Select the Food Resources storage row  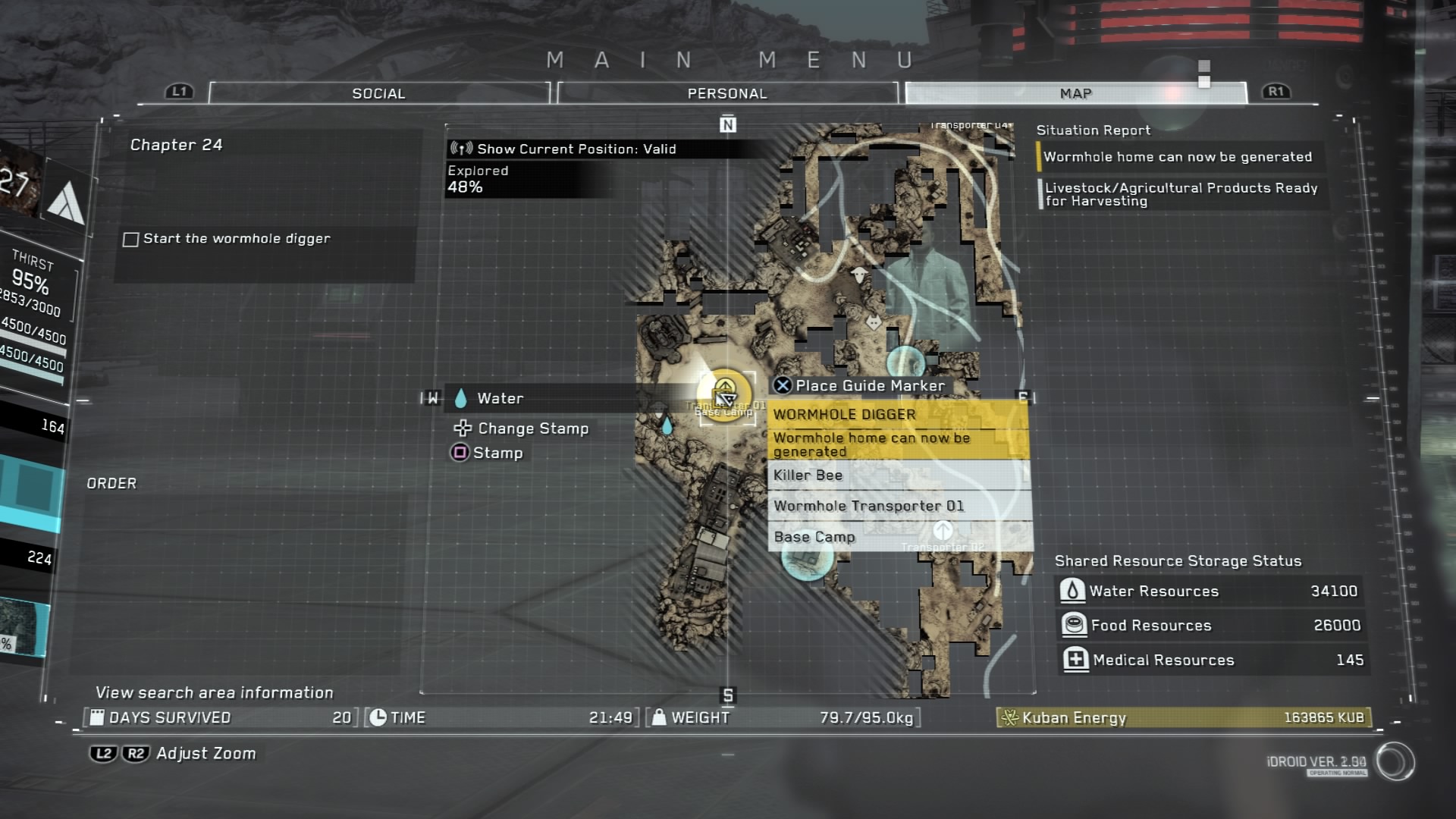[x=1209, y=625]
